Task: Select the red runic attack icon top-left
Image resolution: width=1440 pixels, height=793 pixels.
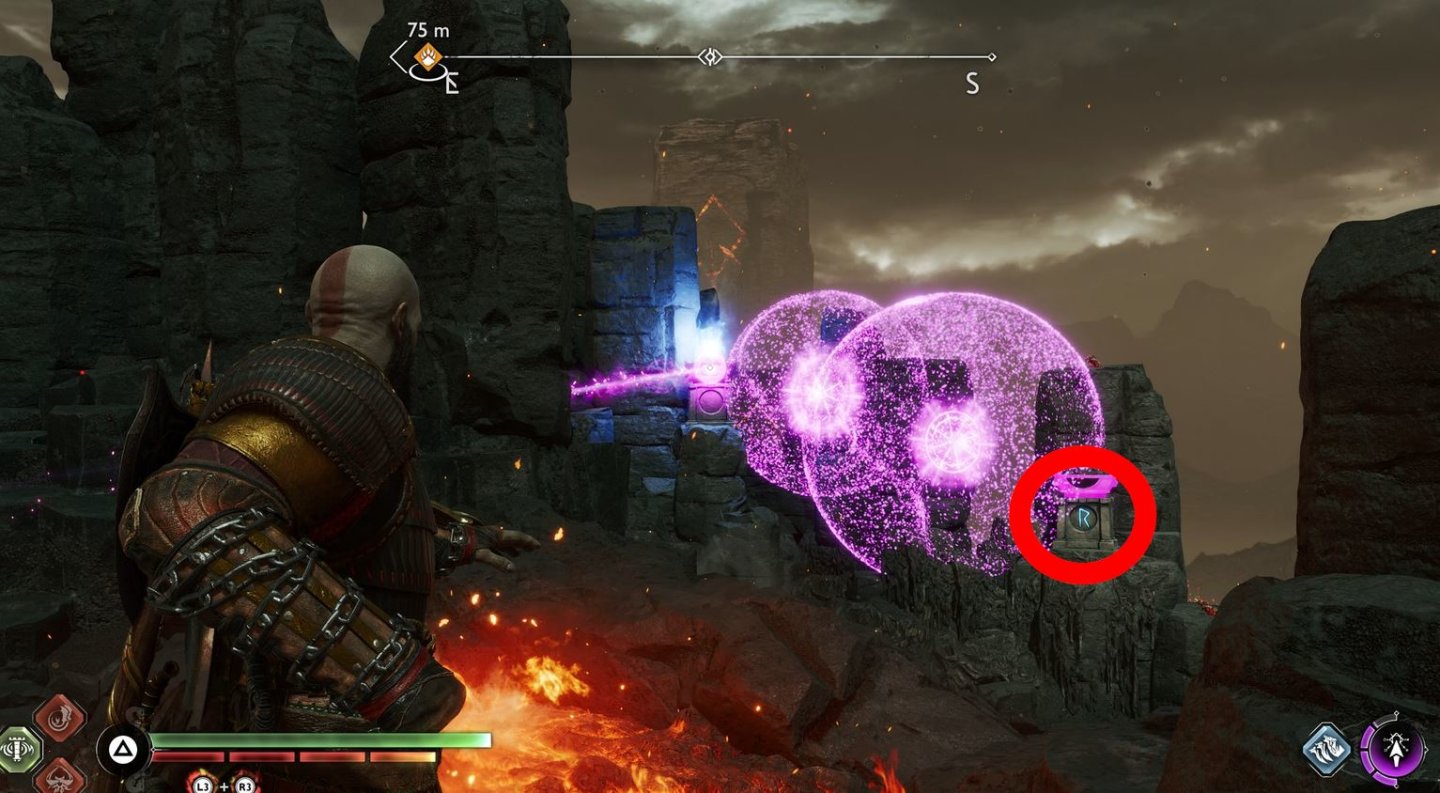Action: (x=58, y=718)
